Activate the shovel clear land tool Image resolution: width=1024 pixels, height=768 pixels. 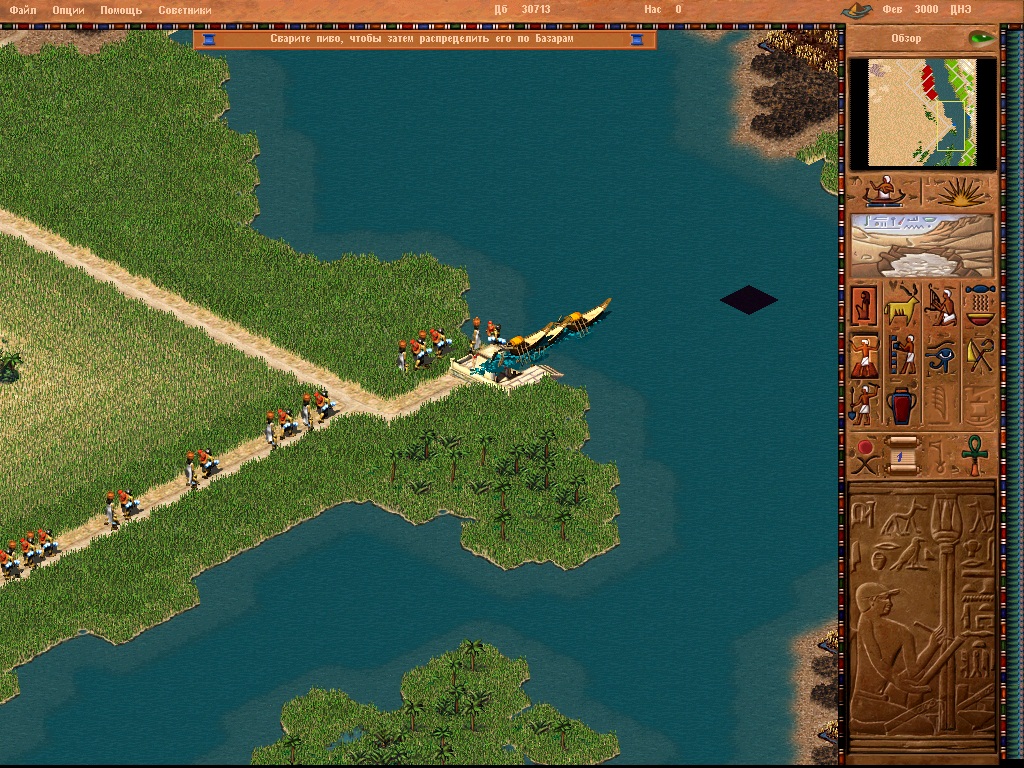[864, 403]
